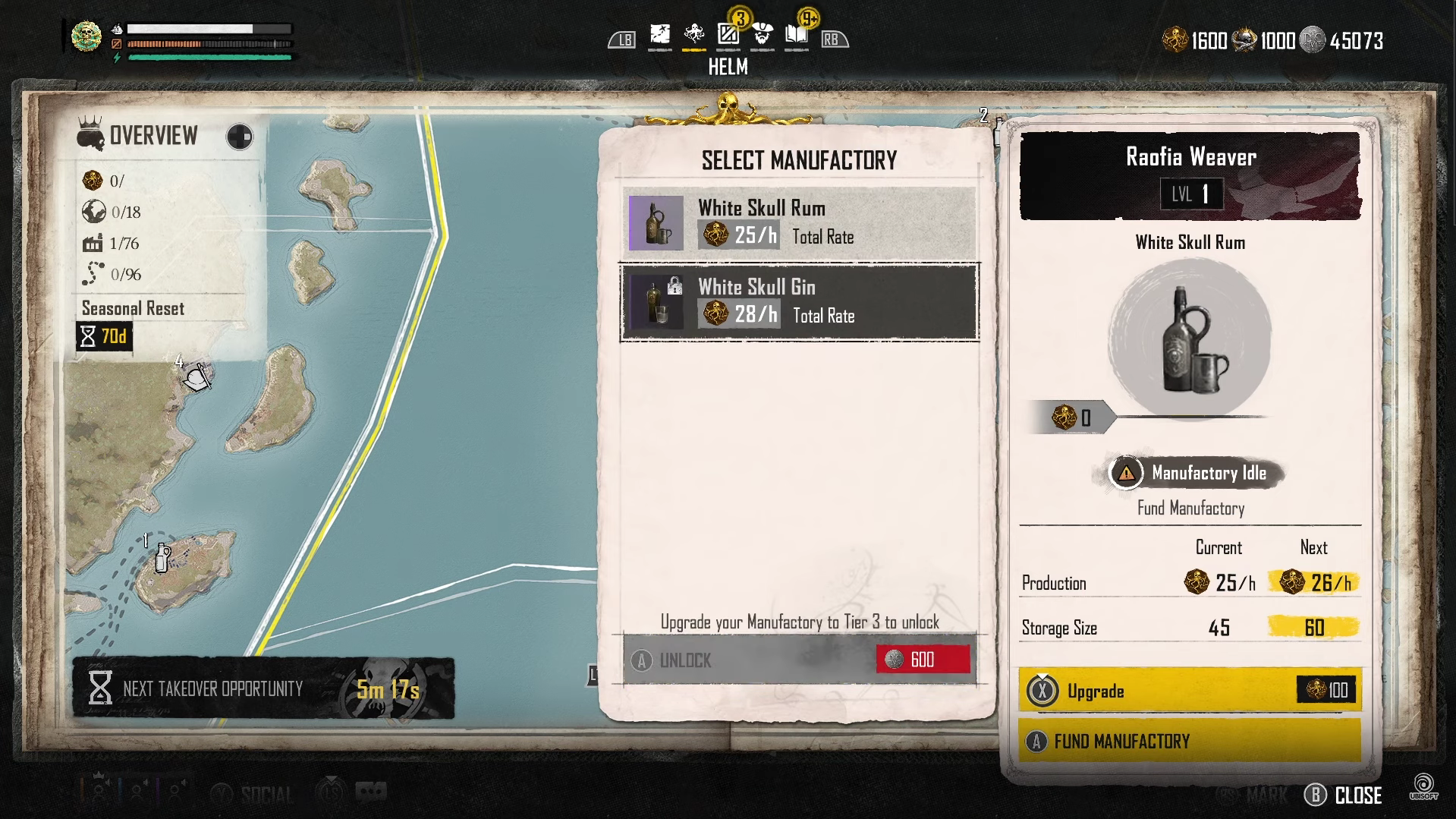1456x819 pixels.
Task: Select the White Skull Rum manufactory row
Action: pyautogui.click(x=799, y=223)
